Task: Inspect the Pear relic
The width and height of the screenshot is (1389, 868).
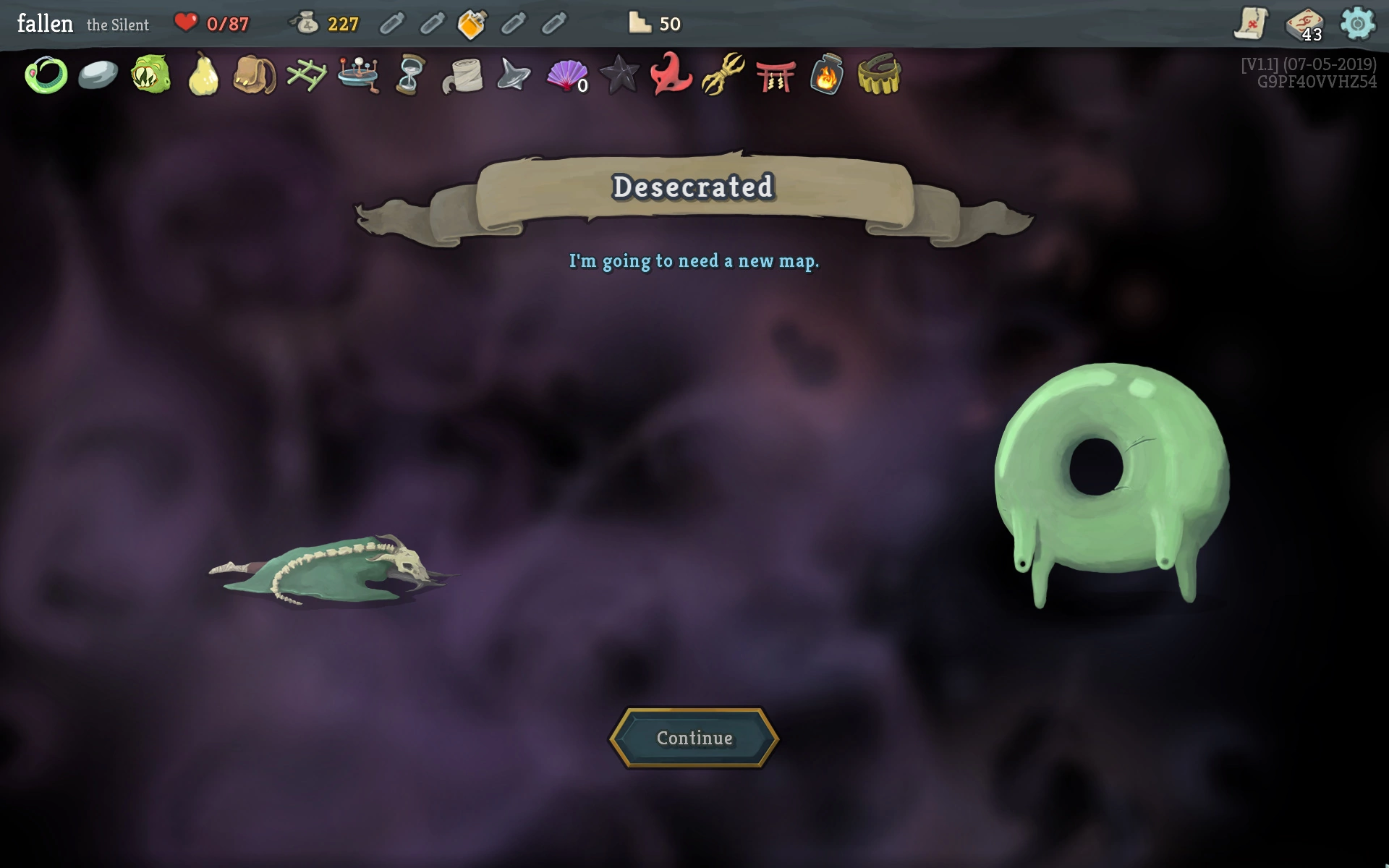Action: (x=203, y=75)
